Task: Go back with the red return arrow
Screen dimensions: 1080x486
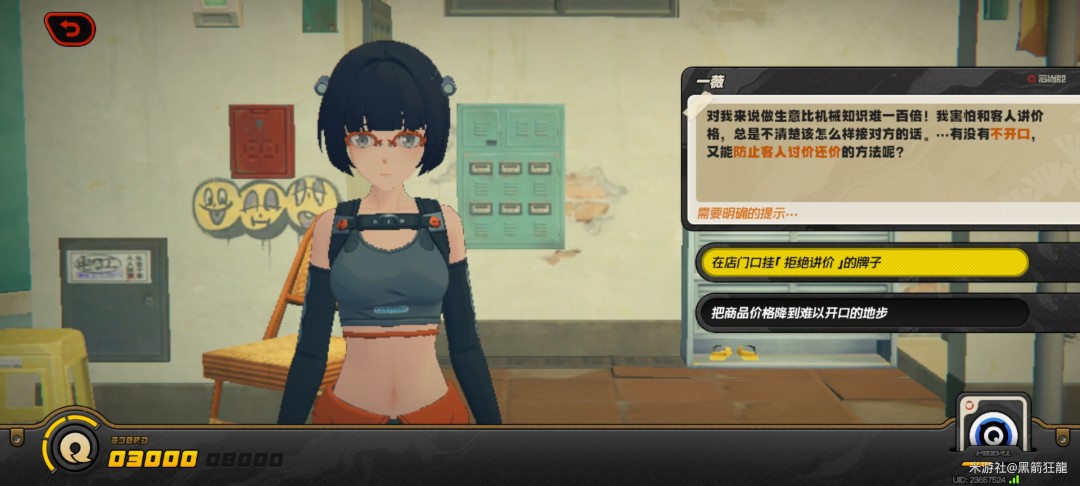Action: pos(69,29)
